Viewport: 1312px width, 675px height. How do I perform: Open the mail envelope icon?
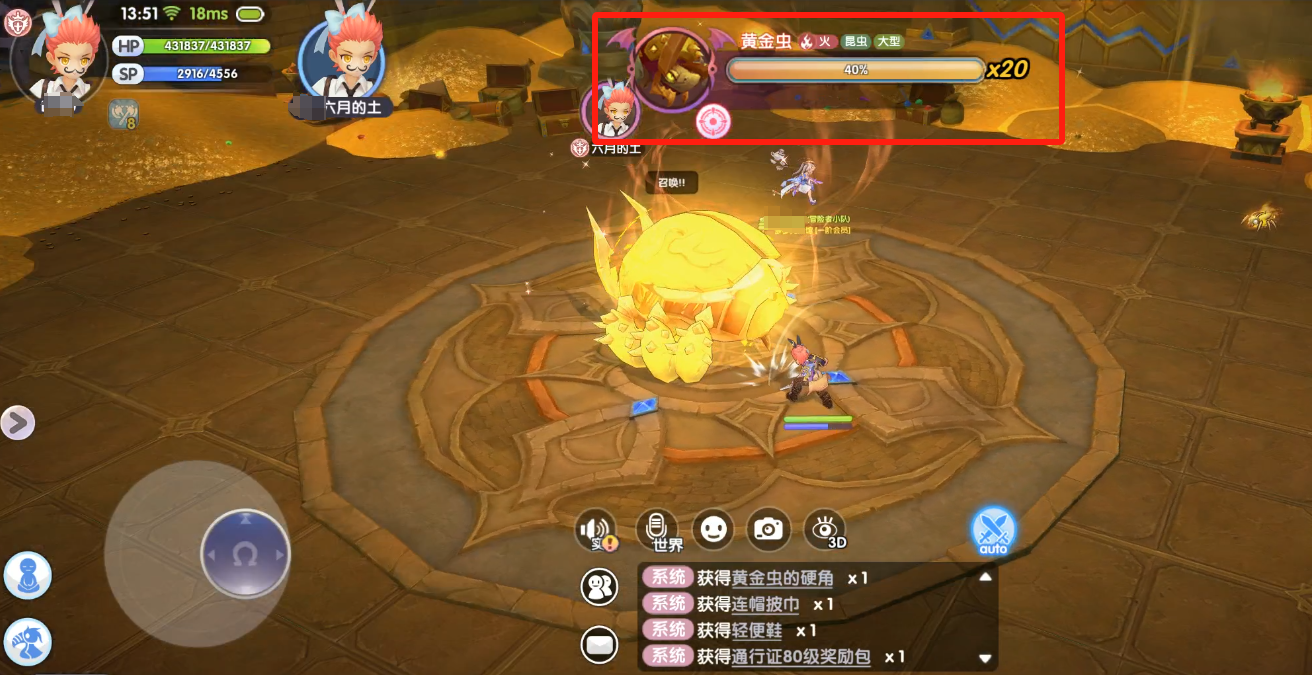click(x=600, y=645)
